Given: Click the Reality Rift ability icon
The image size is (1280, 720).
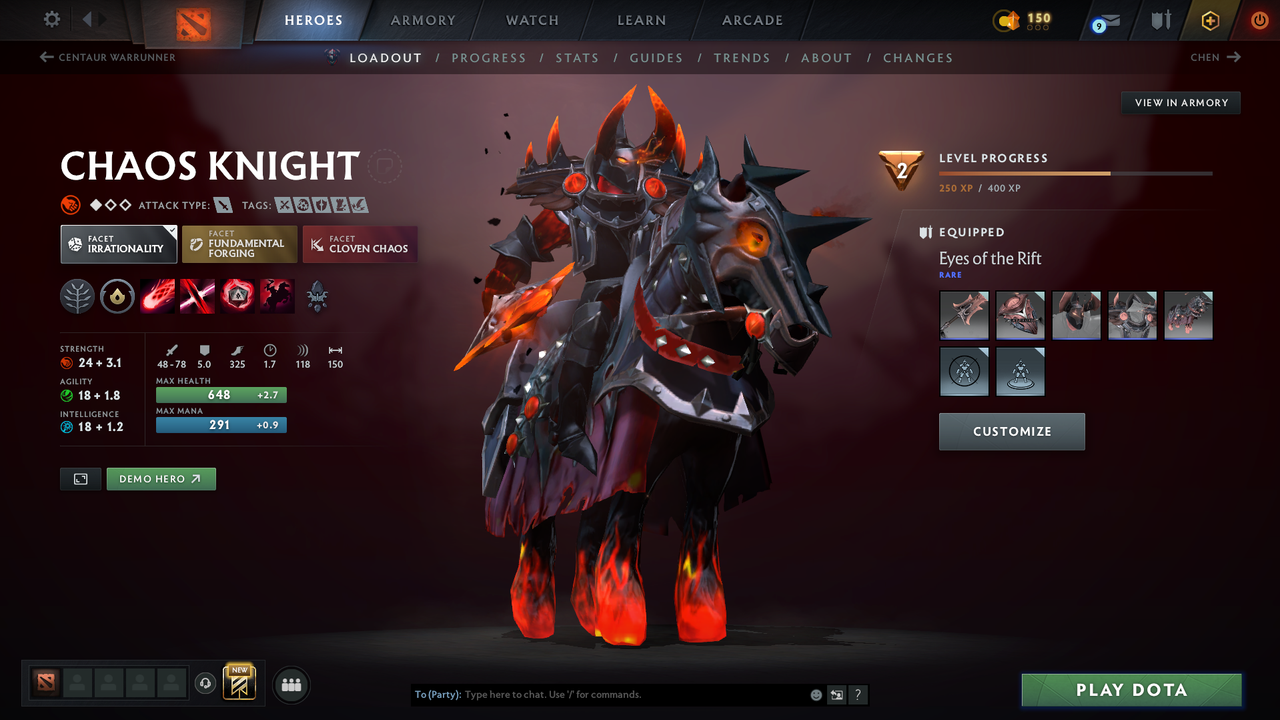Looking at the screenshot, I should click(x=197, y=296).
